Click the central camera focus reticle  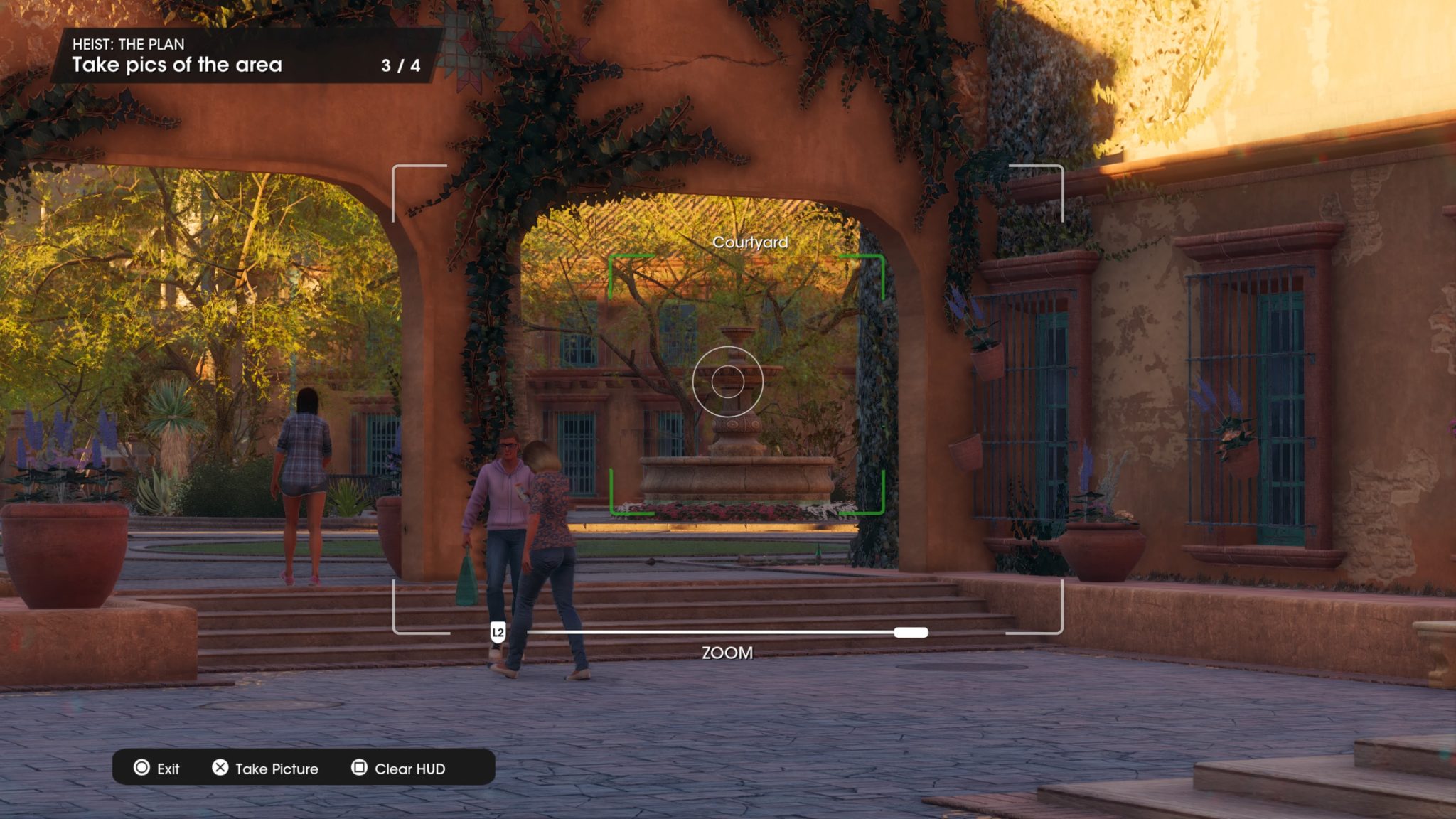tap(728, 382)
